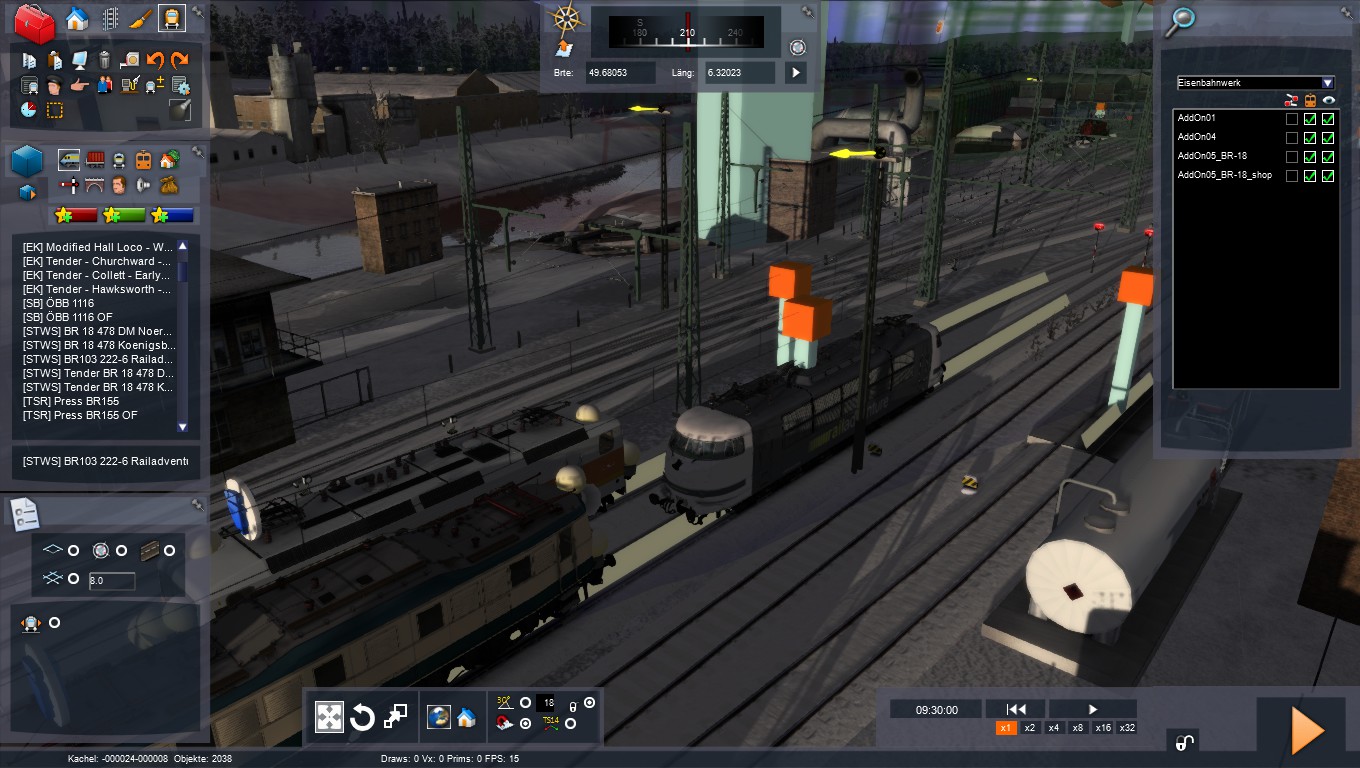Screen dimensions: 1360x768
Task: Click the undo arrow icon
Action: click(x=156, y=61)
